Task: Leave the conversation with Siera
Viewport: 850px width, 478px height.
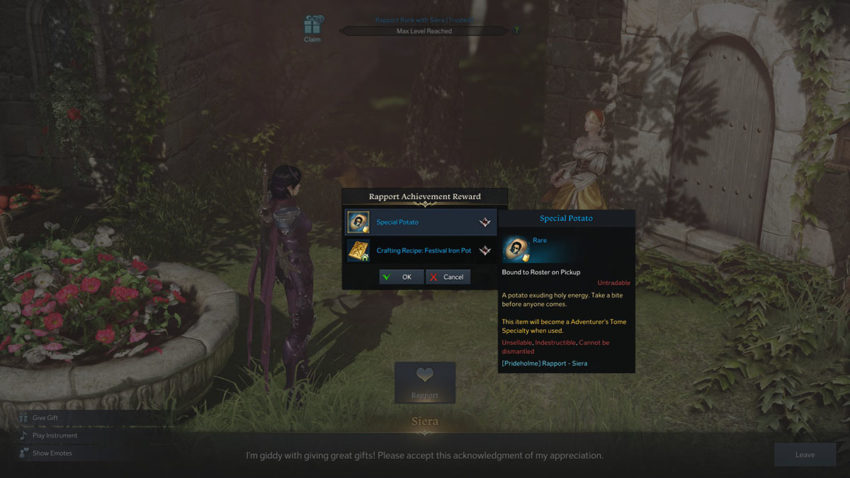Action: [x=804, y=454]
